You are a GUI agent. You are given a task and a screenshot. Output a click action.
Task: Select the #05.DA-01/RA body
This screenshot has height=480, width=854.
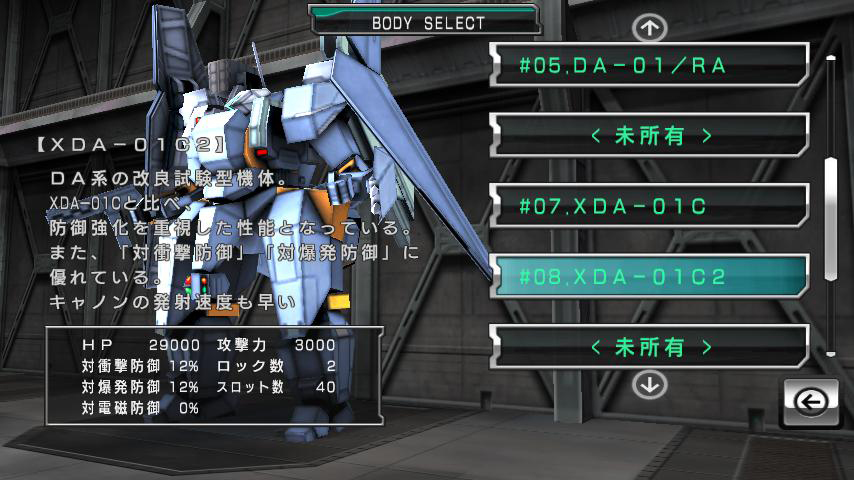coord(649,66)
